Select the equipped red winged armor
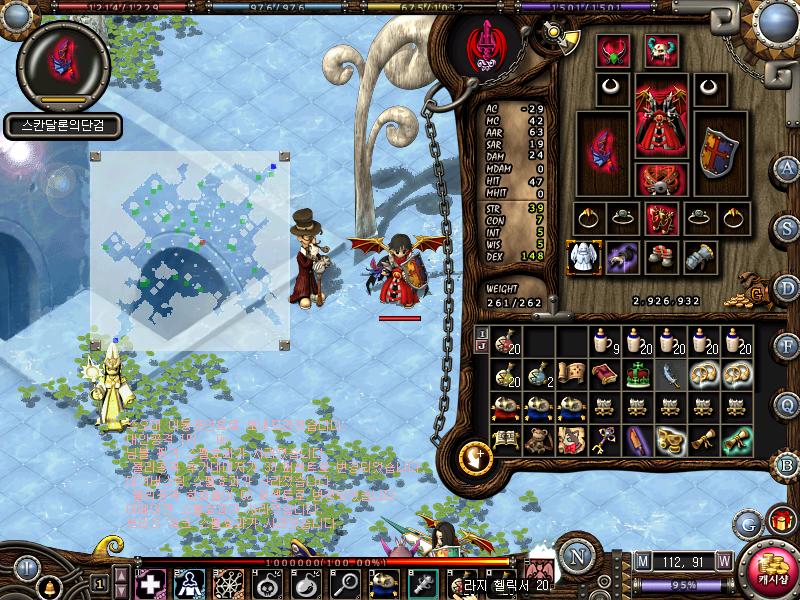Image resolution: width=800 pixels, height=600 pixels. click(660, 115)
